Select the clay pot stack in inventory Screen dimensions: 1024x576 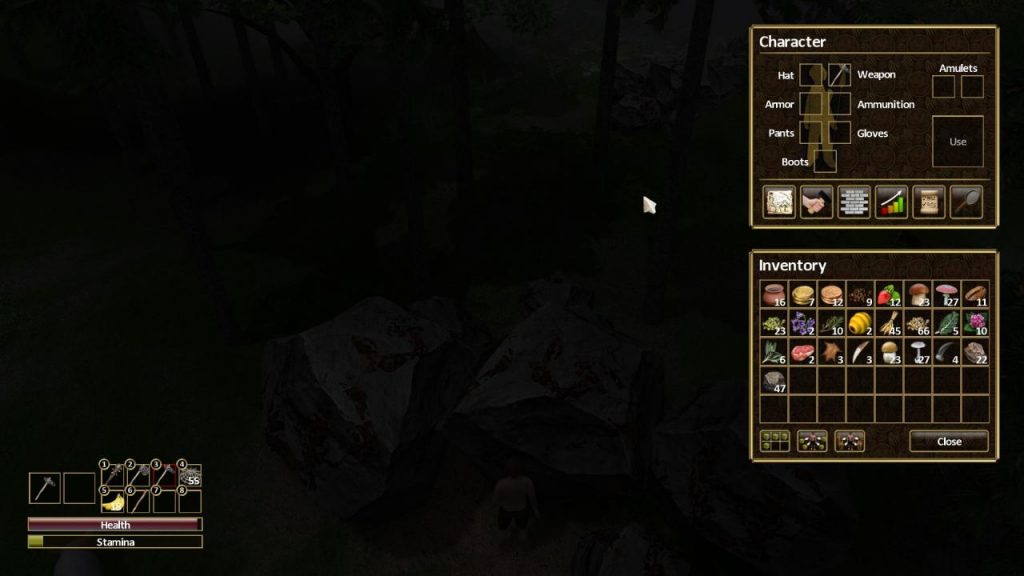pyautogui.click(x=774, y=295)
